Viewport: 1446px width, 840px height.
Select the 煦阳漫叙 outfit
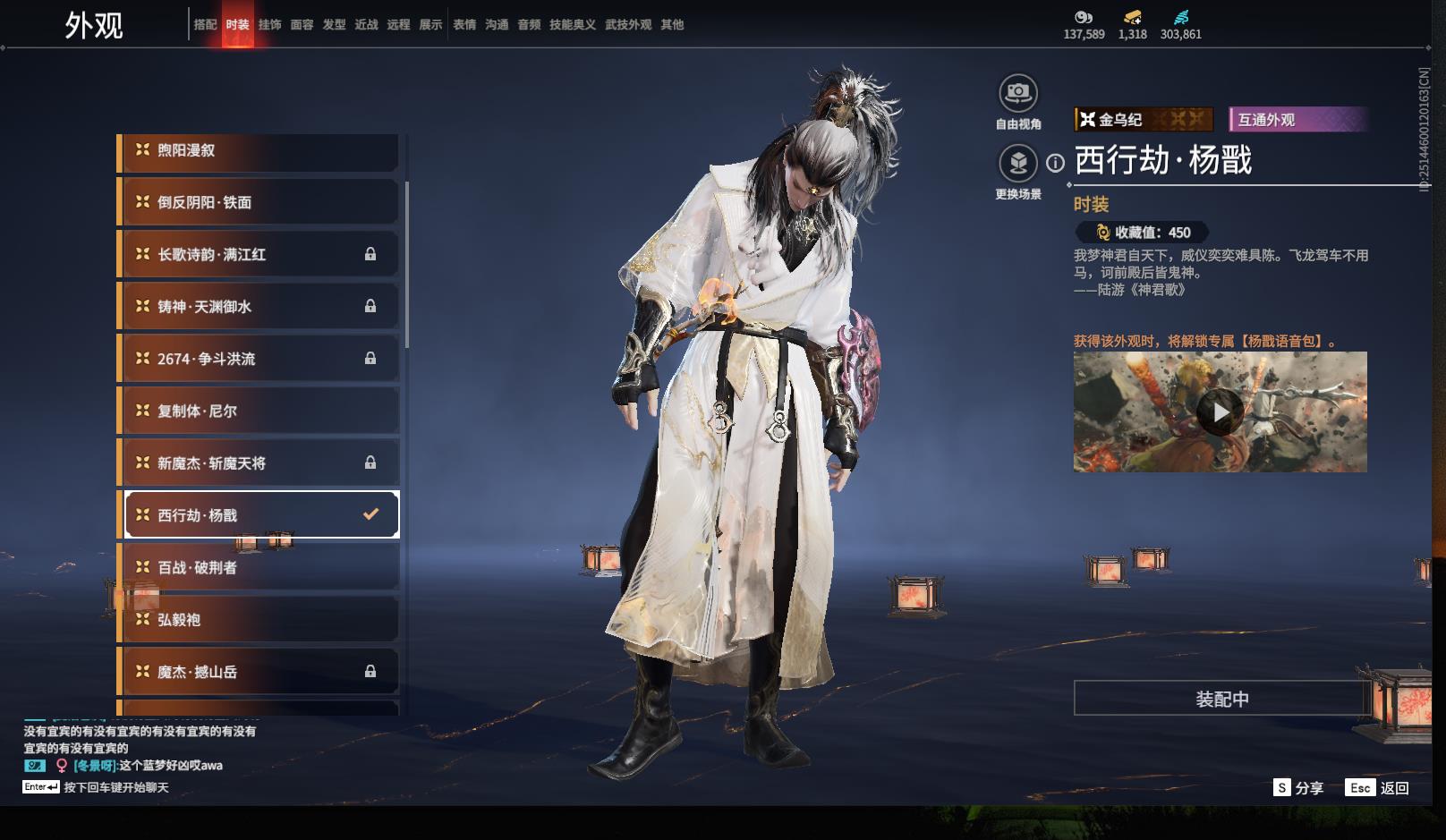coord(259,150)
